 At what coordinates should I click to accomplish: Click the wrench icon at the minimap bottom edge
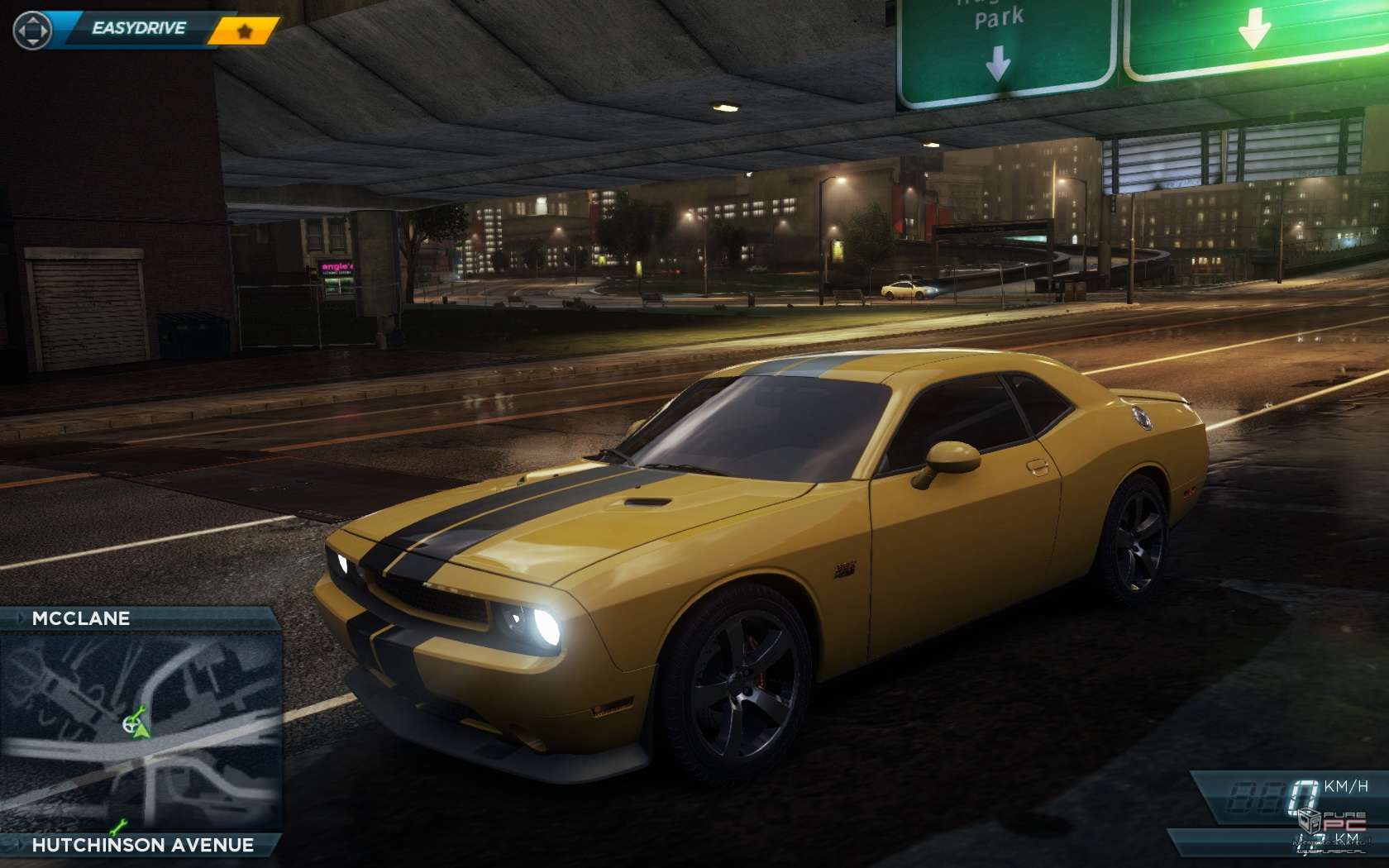(118, 827)
